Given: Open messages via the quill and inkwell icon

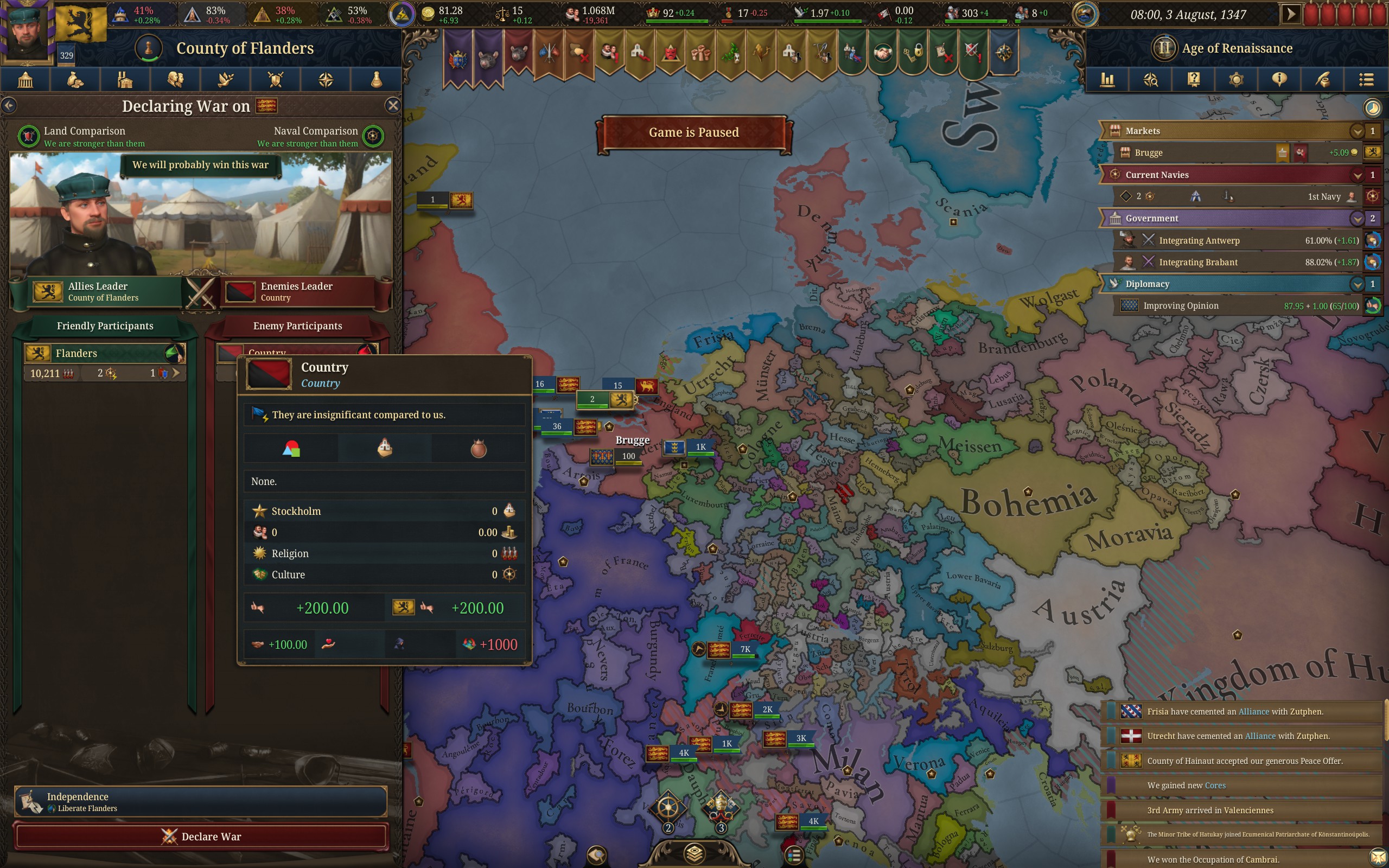Looking at the screenshot, I should click(x=1323, y=80).
